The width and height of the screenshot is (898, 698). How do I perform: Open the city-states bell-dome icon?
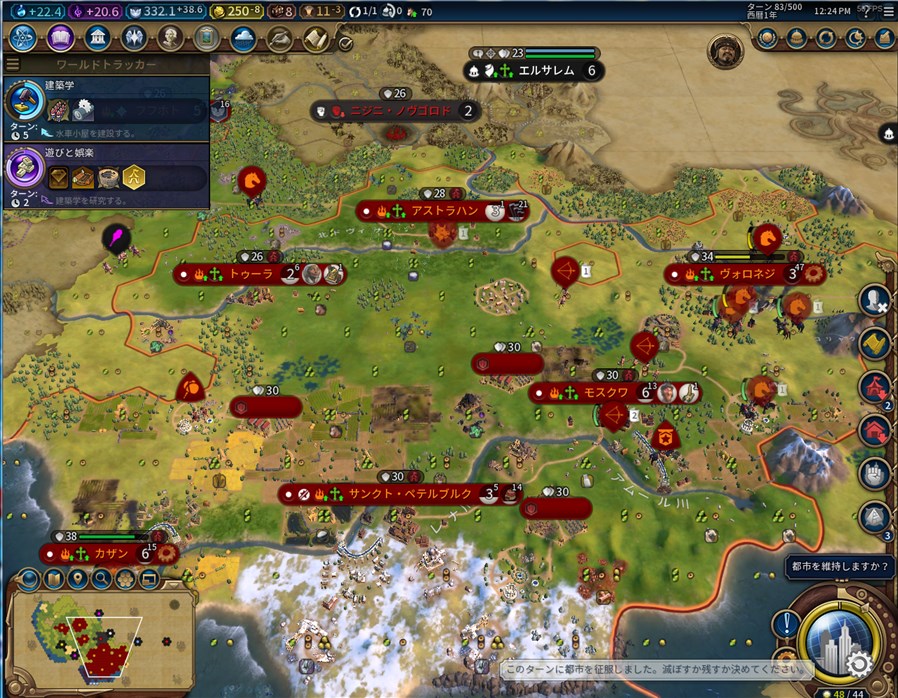point(796,38)
